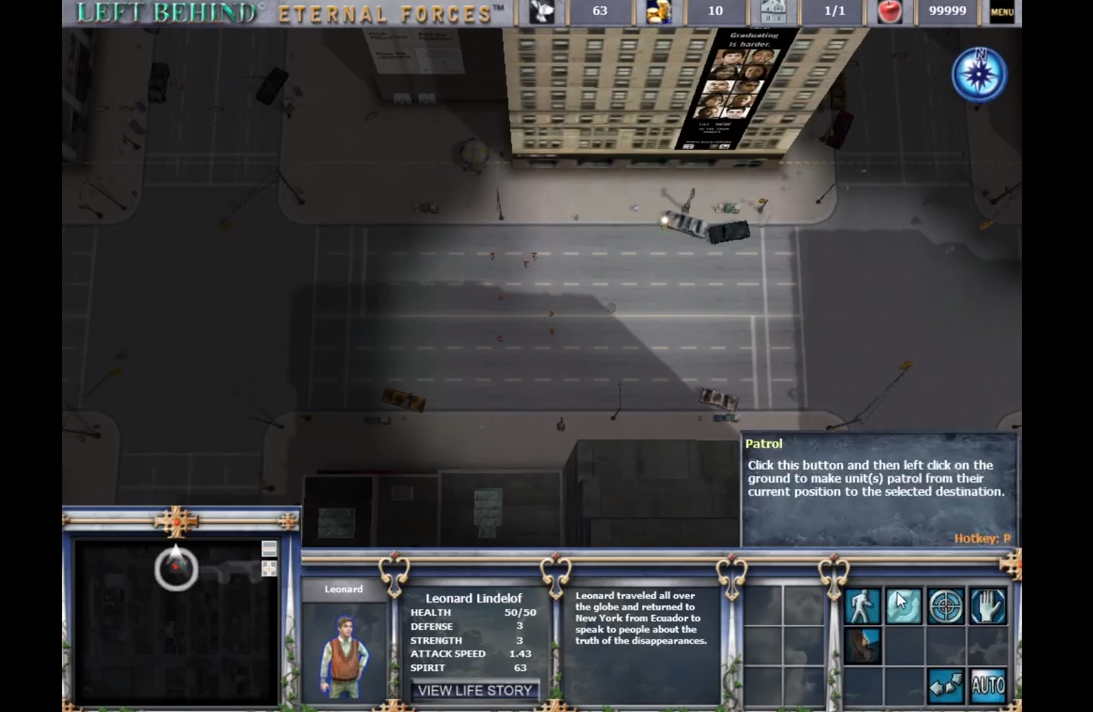The height and width of the screenshot is (712, 1093).
Task: Activate the walking figure move command
Action: tap(861, 606)
